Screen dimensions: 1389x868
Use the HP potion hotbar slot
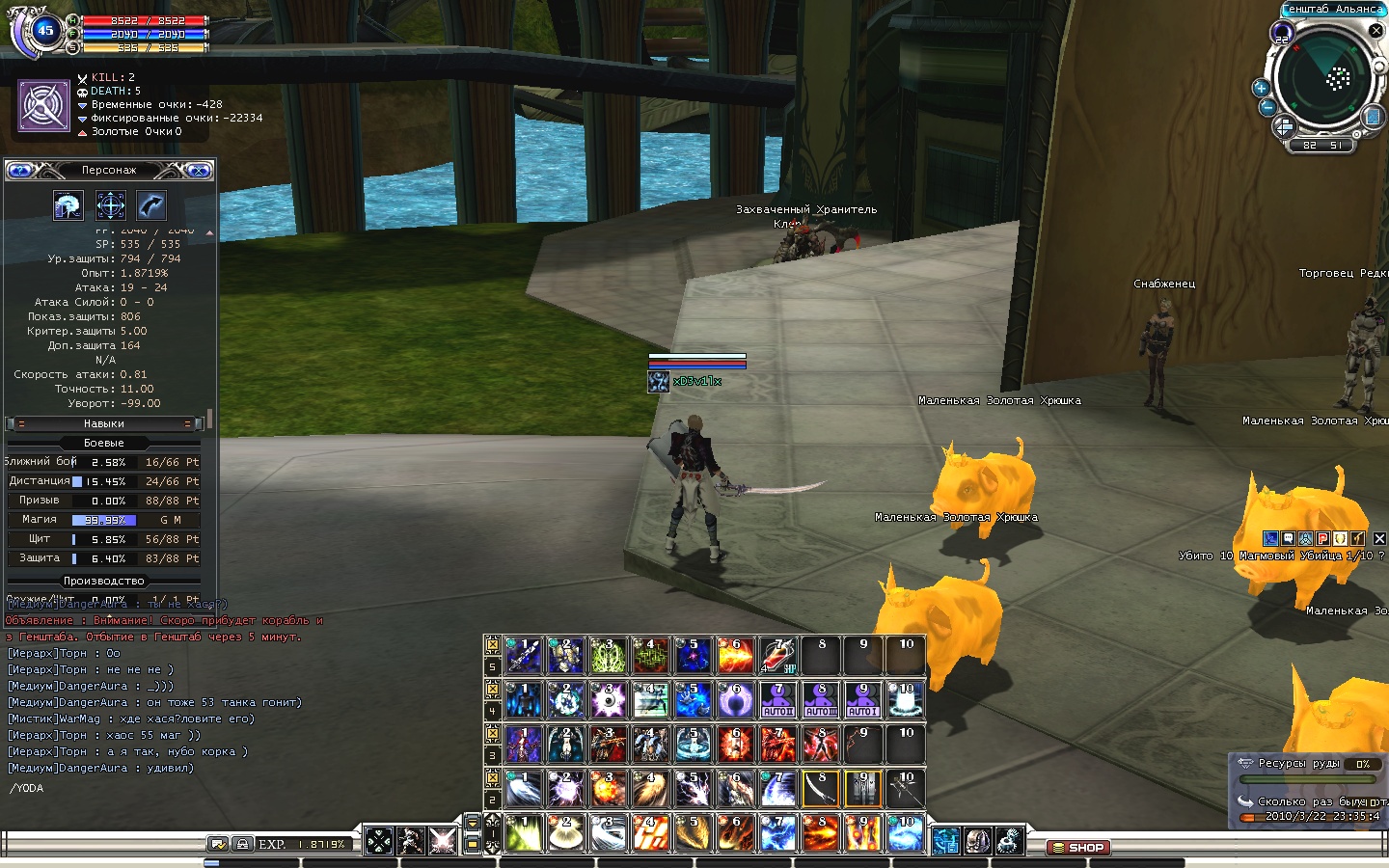[778, 655]
